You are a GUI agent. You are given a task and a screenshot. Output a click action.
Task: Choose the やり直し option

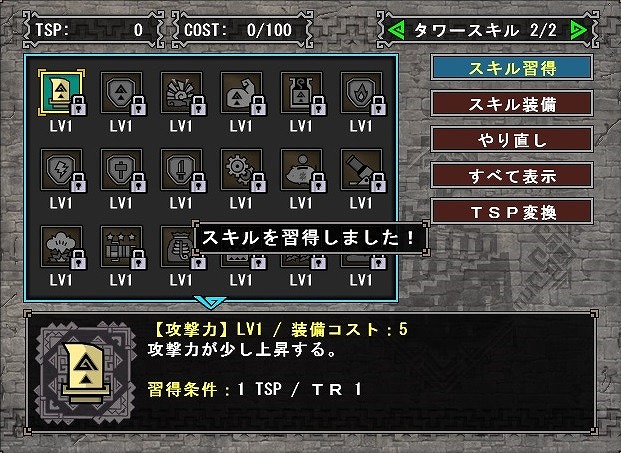[512, 140]
